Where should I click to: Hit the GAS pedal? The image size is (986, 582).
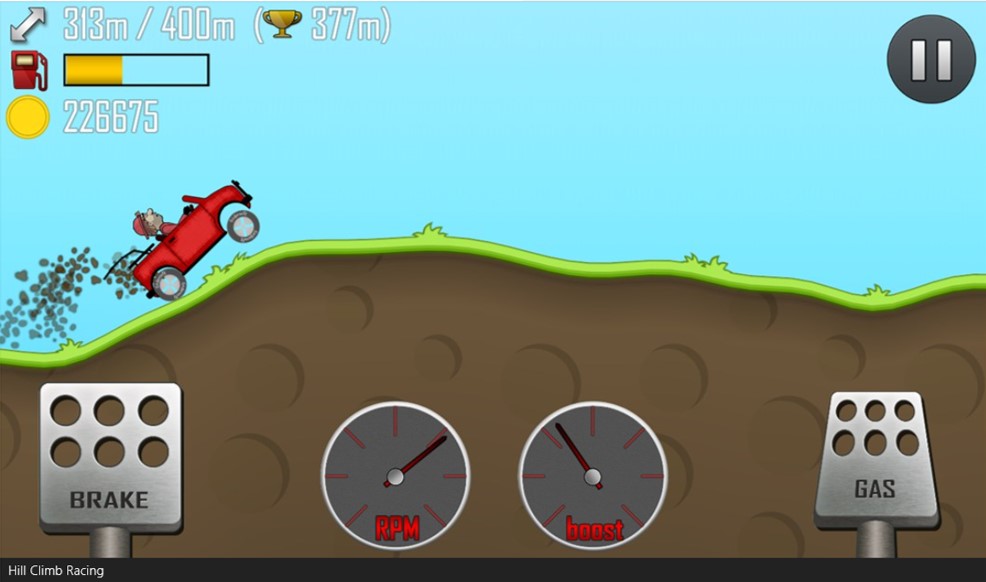click(876, 458)
